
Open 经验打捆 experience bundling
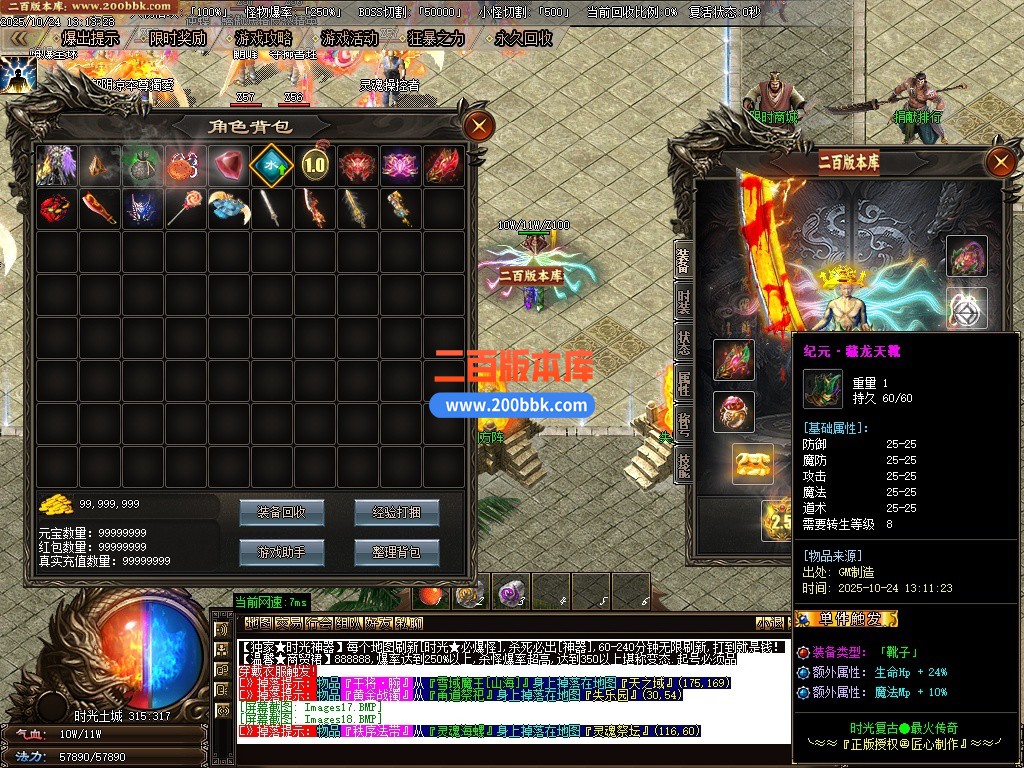click(396, 513)
